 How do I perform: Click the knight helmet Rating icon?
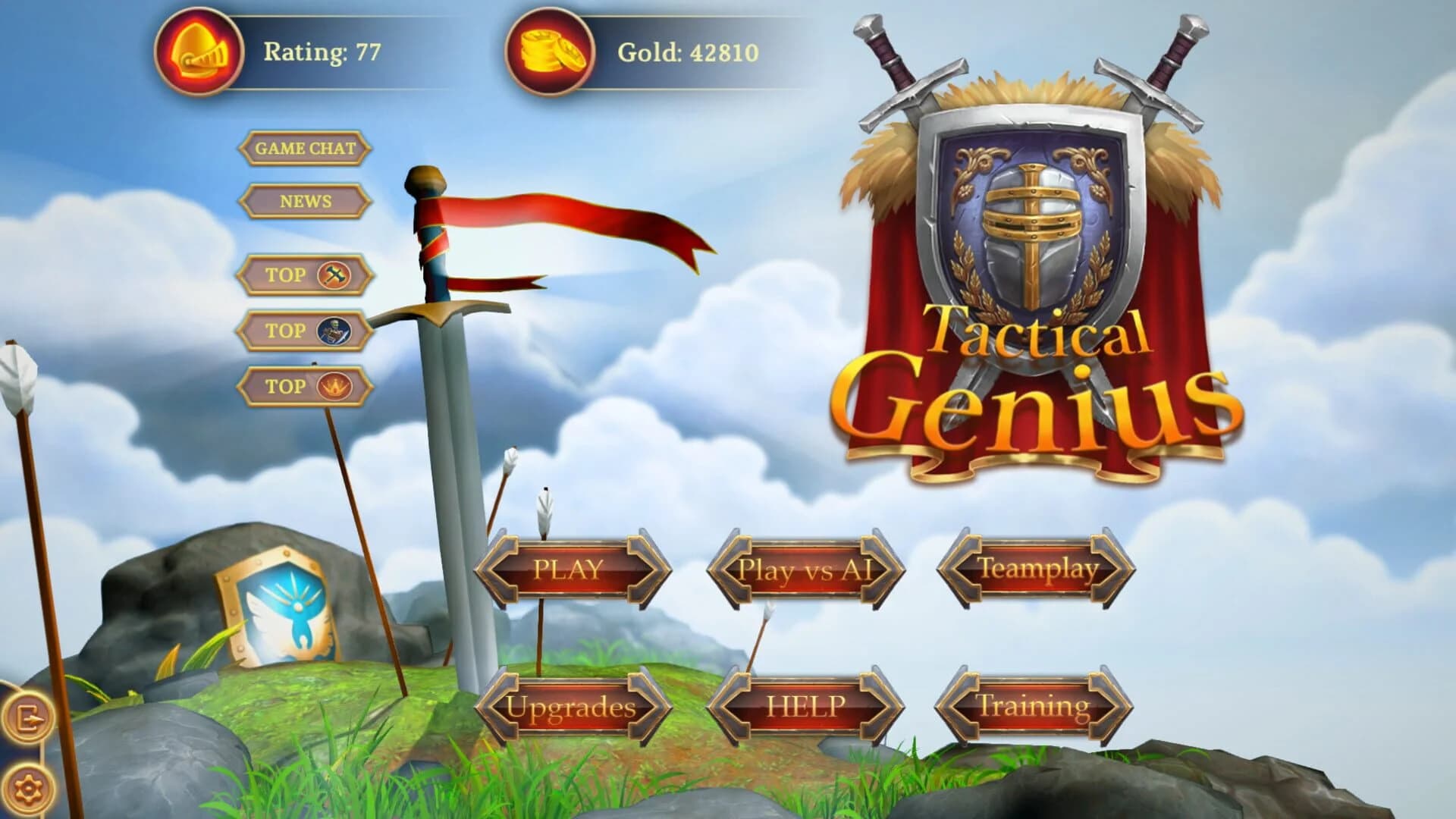click(x=199, y=52)
